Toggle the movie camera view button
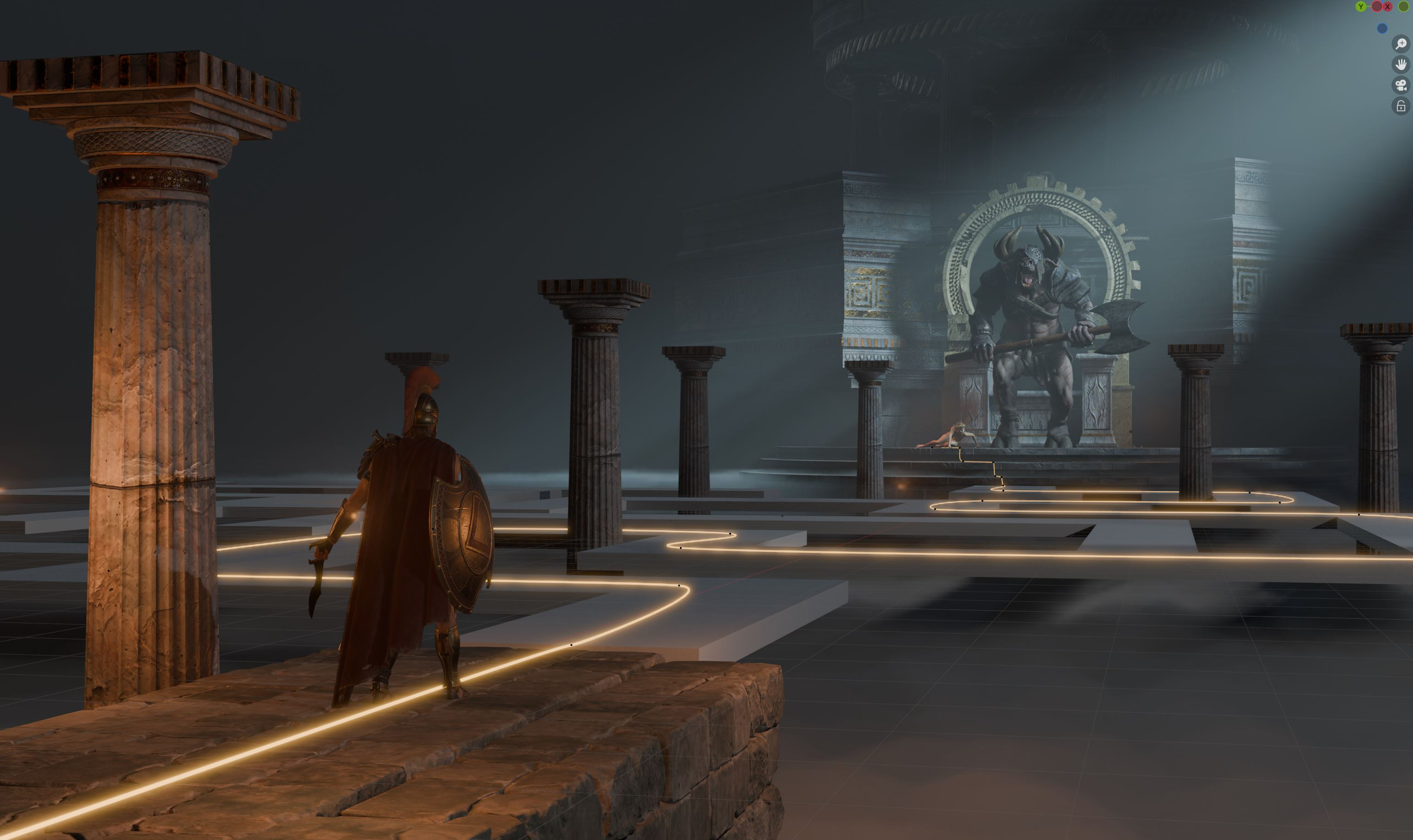This screenshot has width=1413, height=840. click(x=1401, y=85)
